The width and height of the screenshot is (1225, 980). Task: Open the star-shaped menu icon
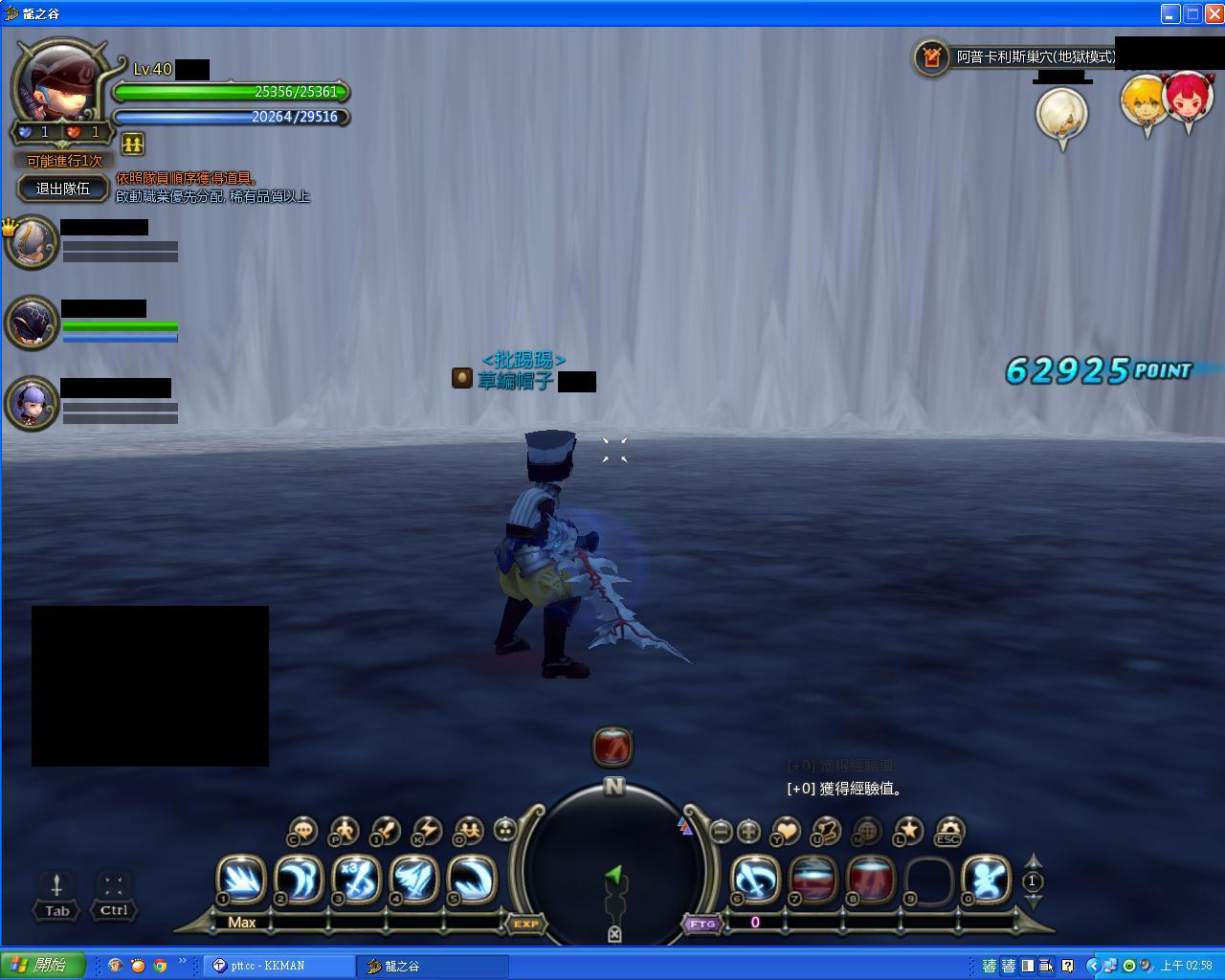click(908, 830)
